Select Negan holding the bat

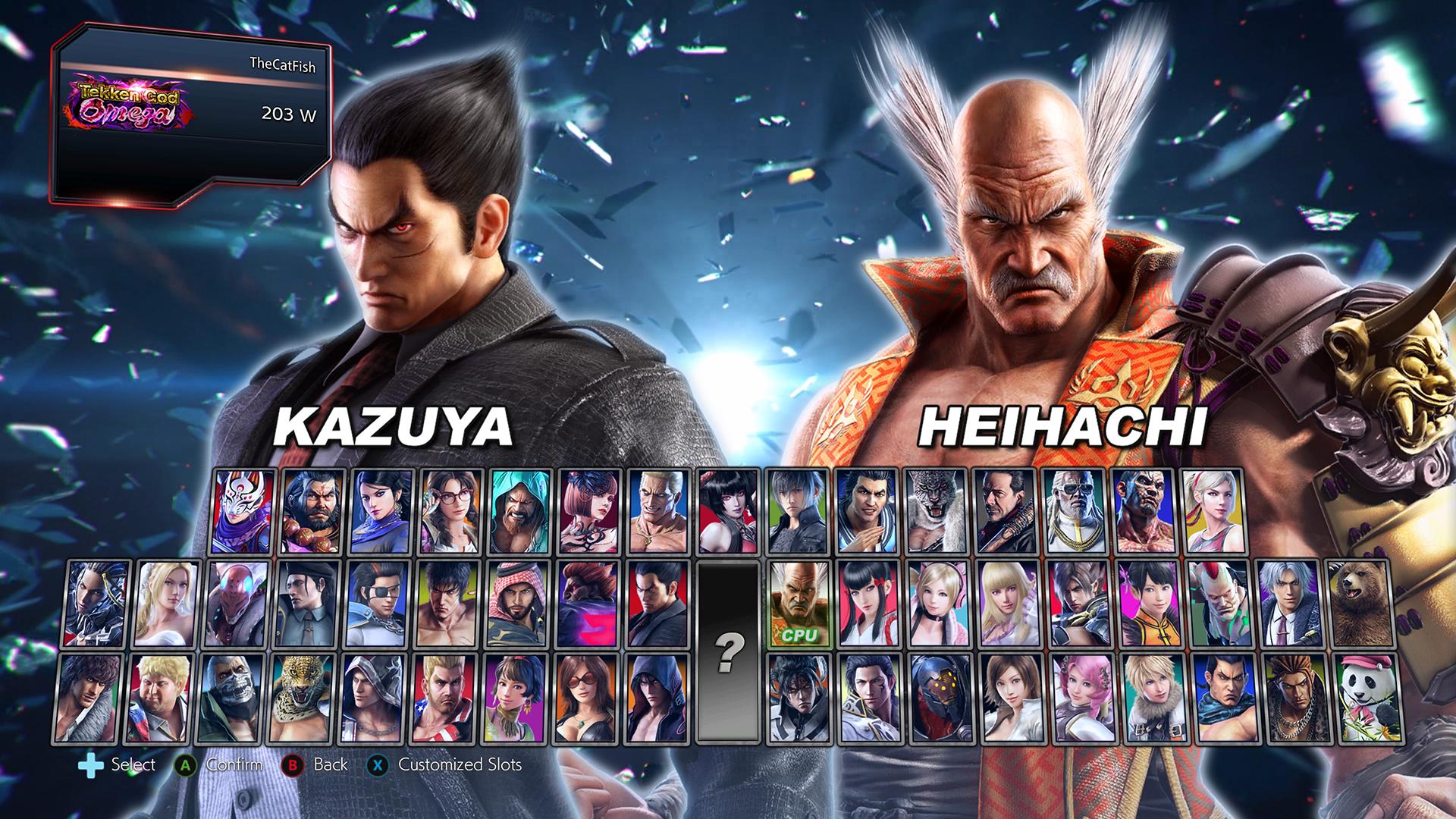[1006, 511]
